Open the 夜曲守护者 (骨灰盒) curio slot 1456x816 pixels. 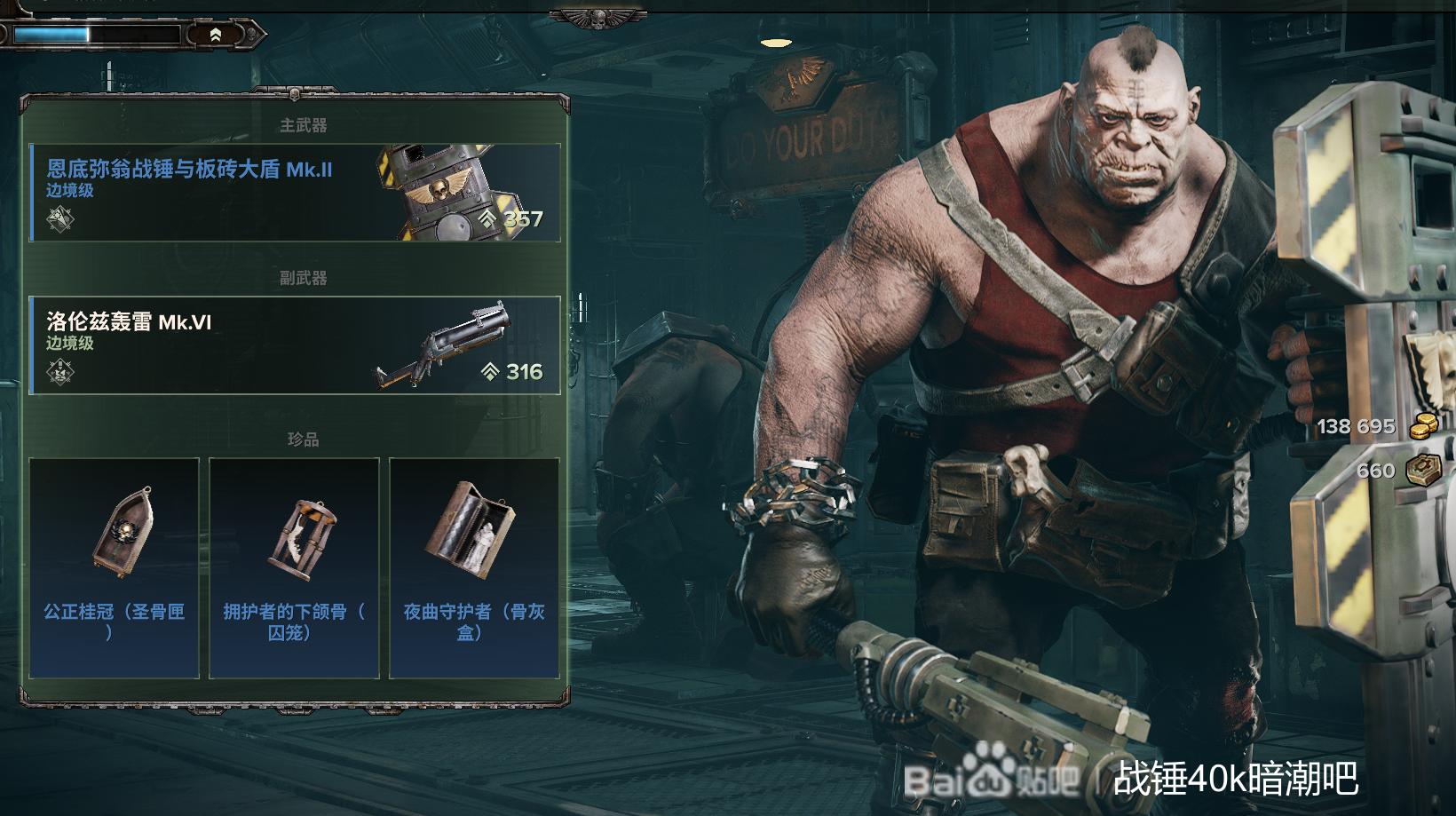coord(474,568)
